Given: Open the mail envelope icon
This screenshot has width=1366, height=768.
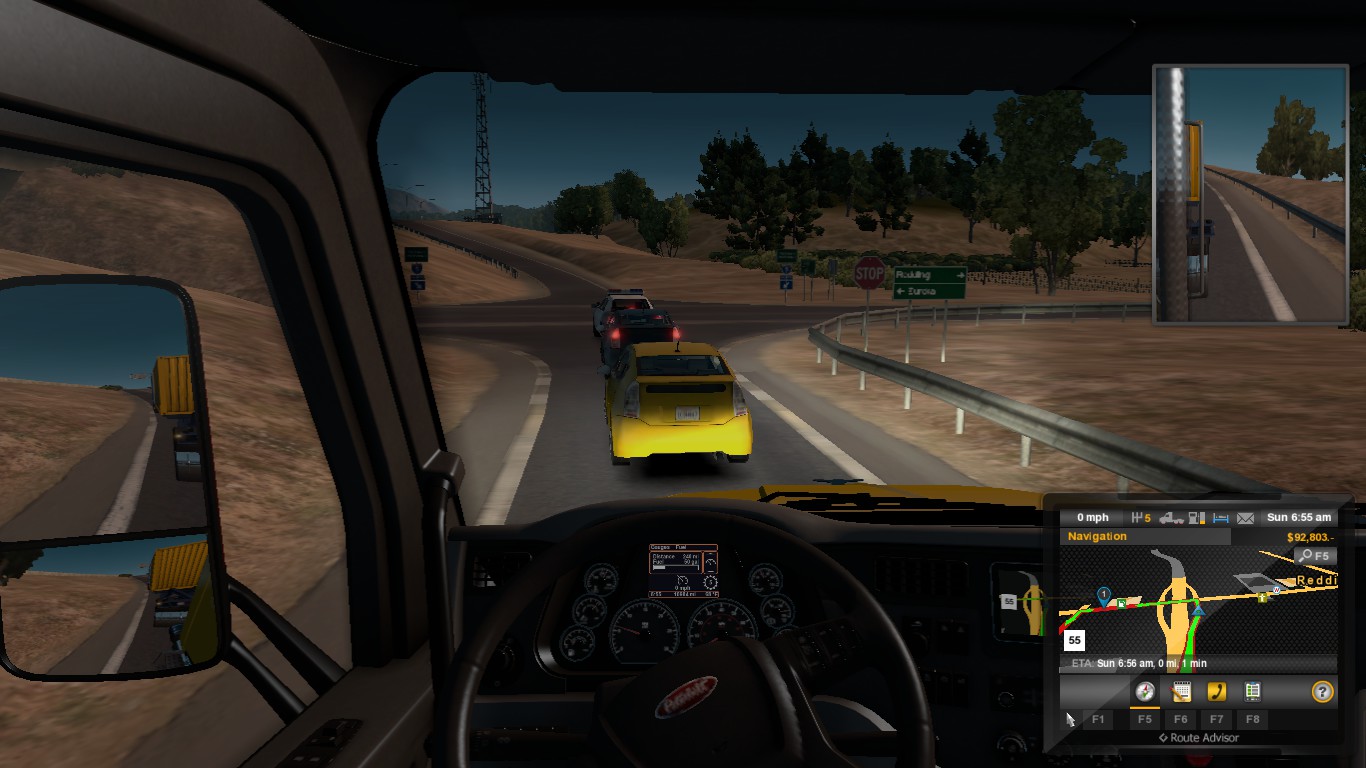Looking at the screenshot, I should (x=1245, y=518).
